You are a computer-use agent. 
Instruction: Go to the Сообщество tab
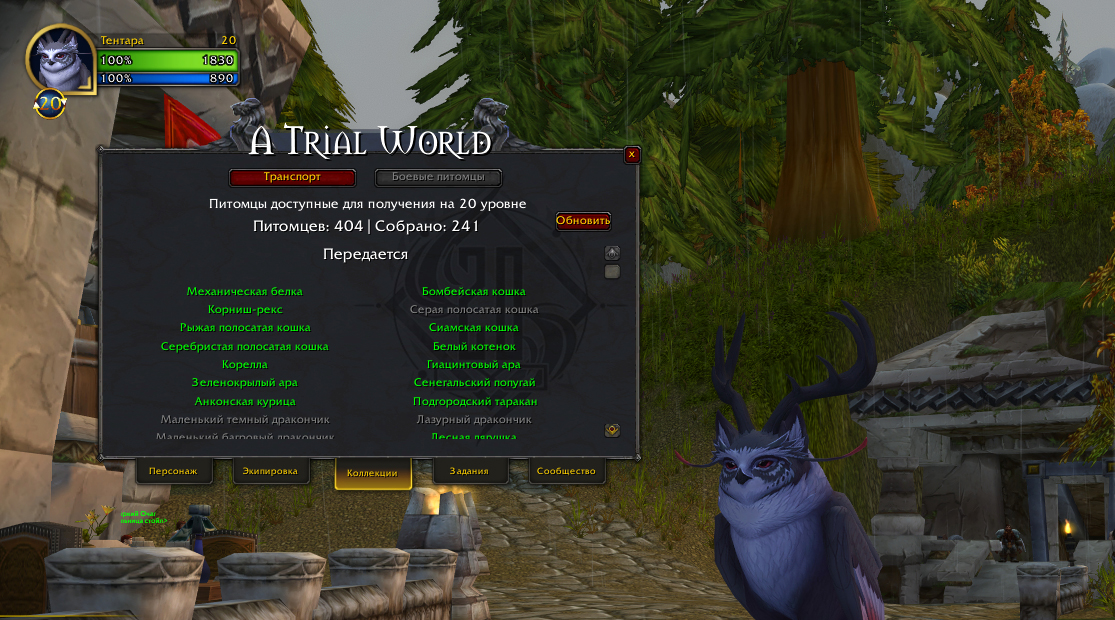click(566, 471)
